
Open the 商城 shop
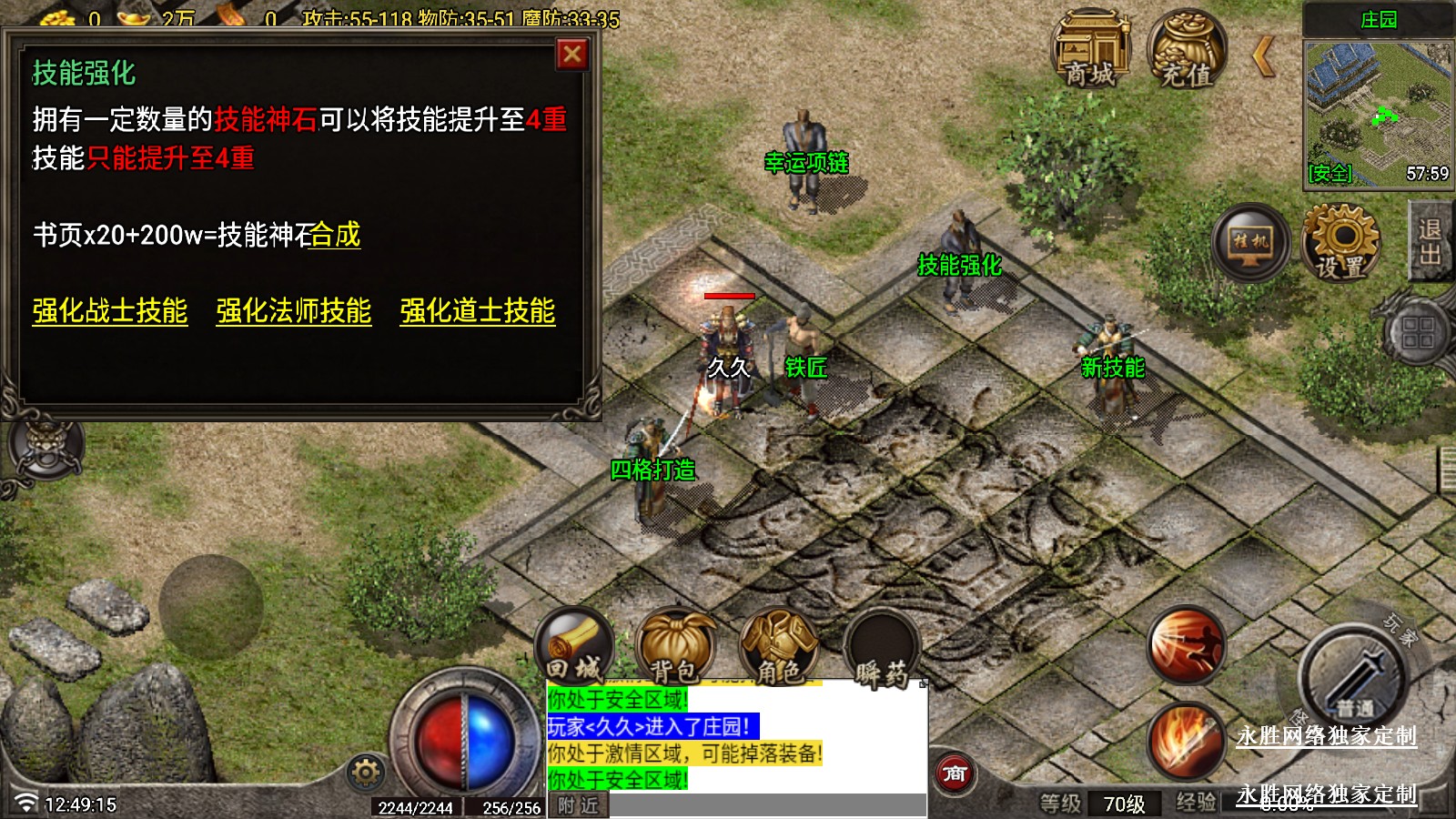pyautogui.click(x=1091, y=51)
